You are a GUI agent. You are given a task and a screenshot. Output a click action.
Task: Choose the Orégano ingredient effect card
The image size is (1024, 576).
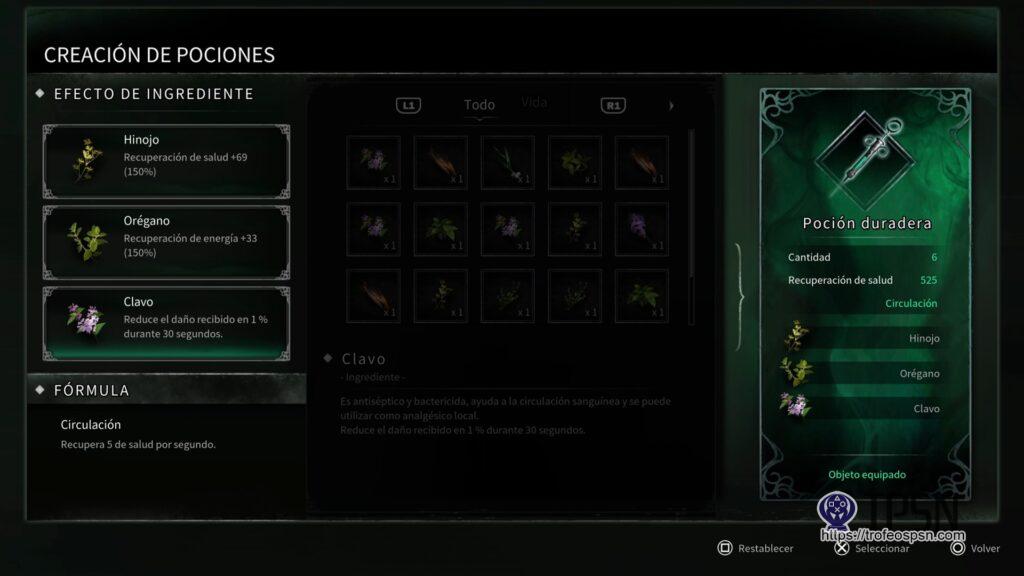coord(166,240)
